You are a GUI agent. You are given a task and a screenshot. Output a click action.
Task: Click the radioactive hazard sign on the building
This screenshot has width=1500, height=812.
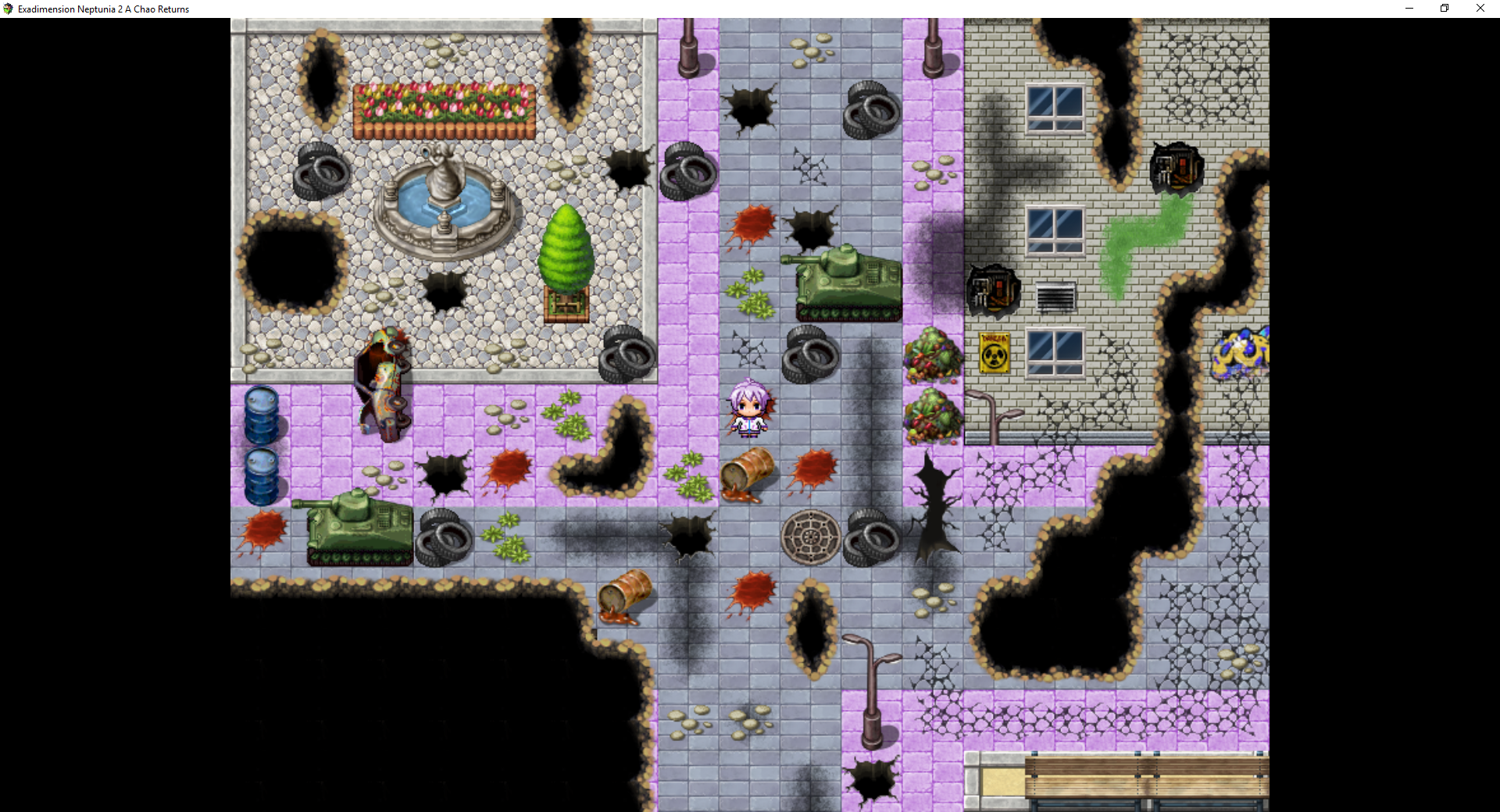click(x=994, y=354)
